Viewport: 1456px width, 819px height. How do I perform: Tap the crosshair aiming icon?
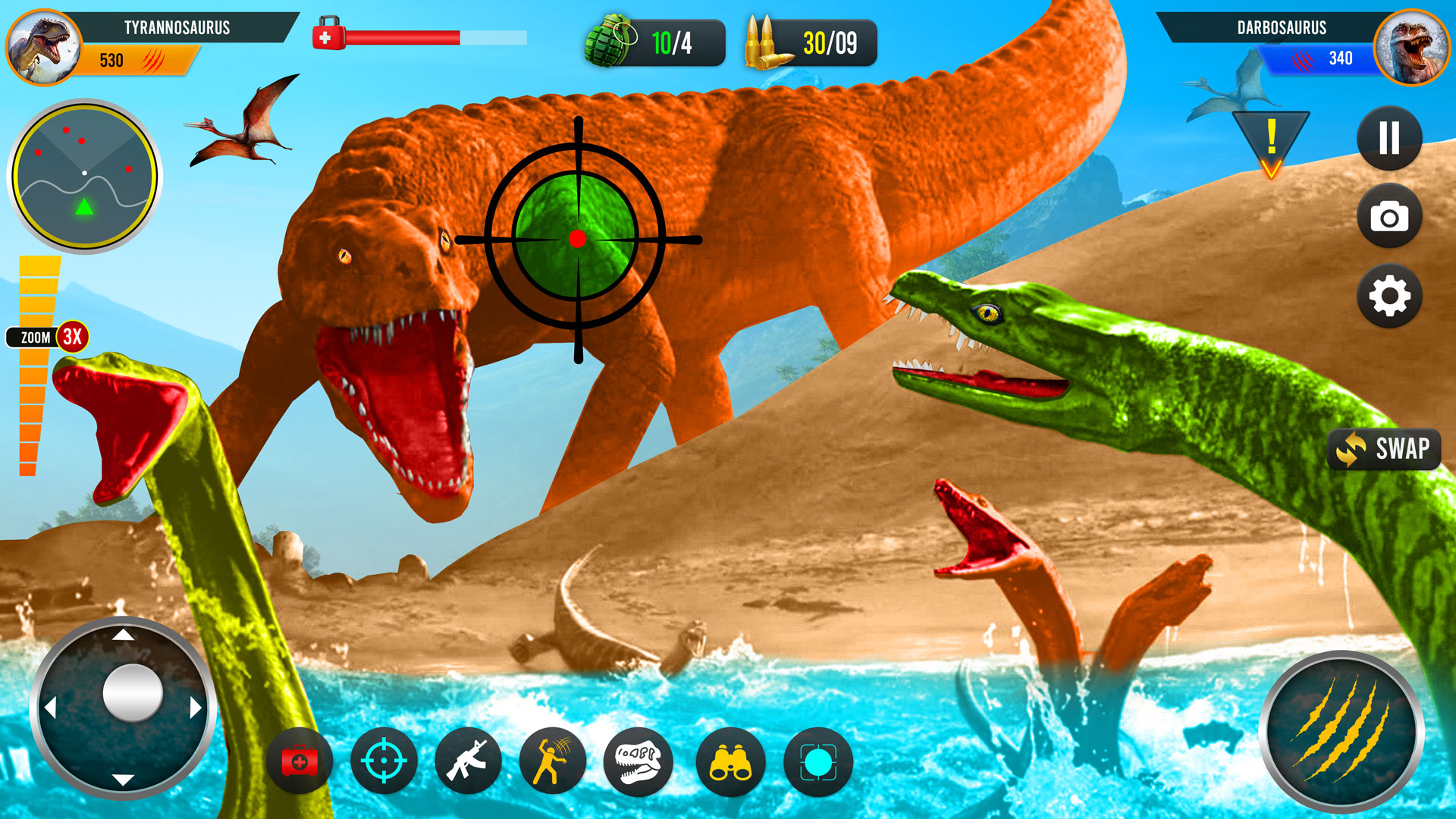384,761
